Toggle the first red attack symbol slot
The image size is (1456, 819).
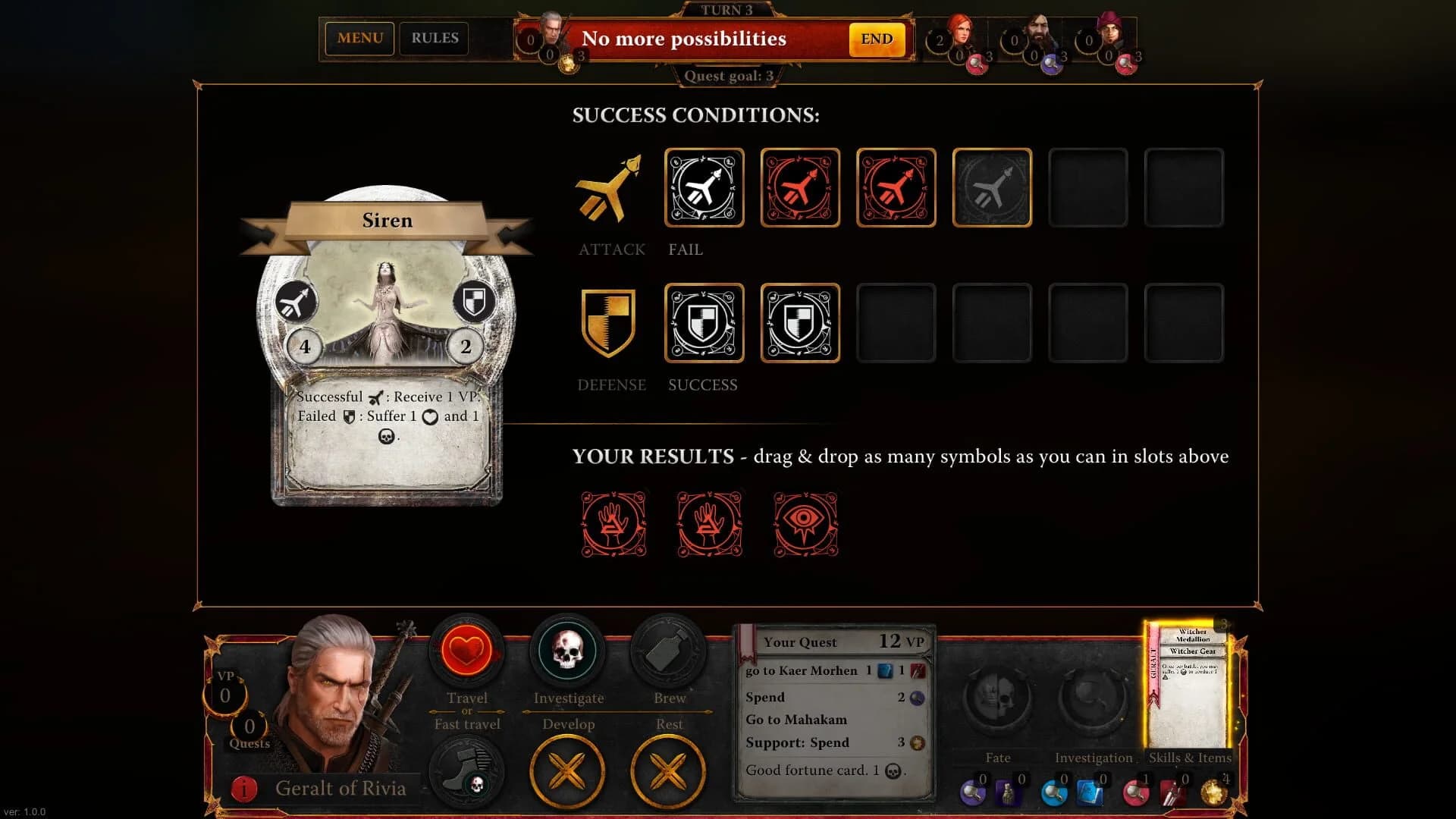pos(800,187)
